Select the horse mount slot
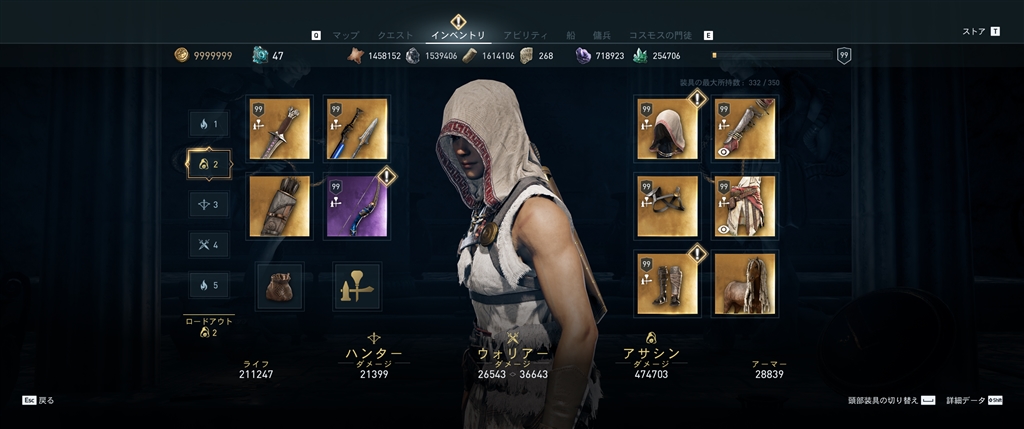Viewport: 1024px width, 429px height. click(x=745, y=283)
